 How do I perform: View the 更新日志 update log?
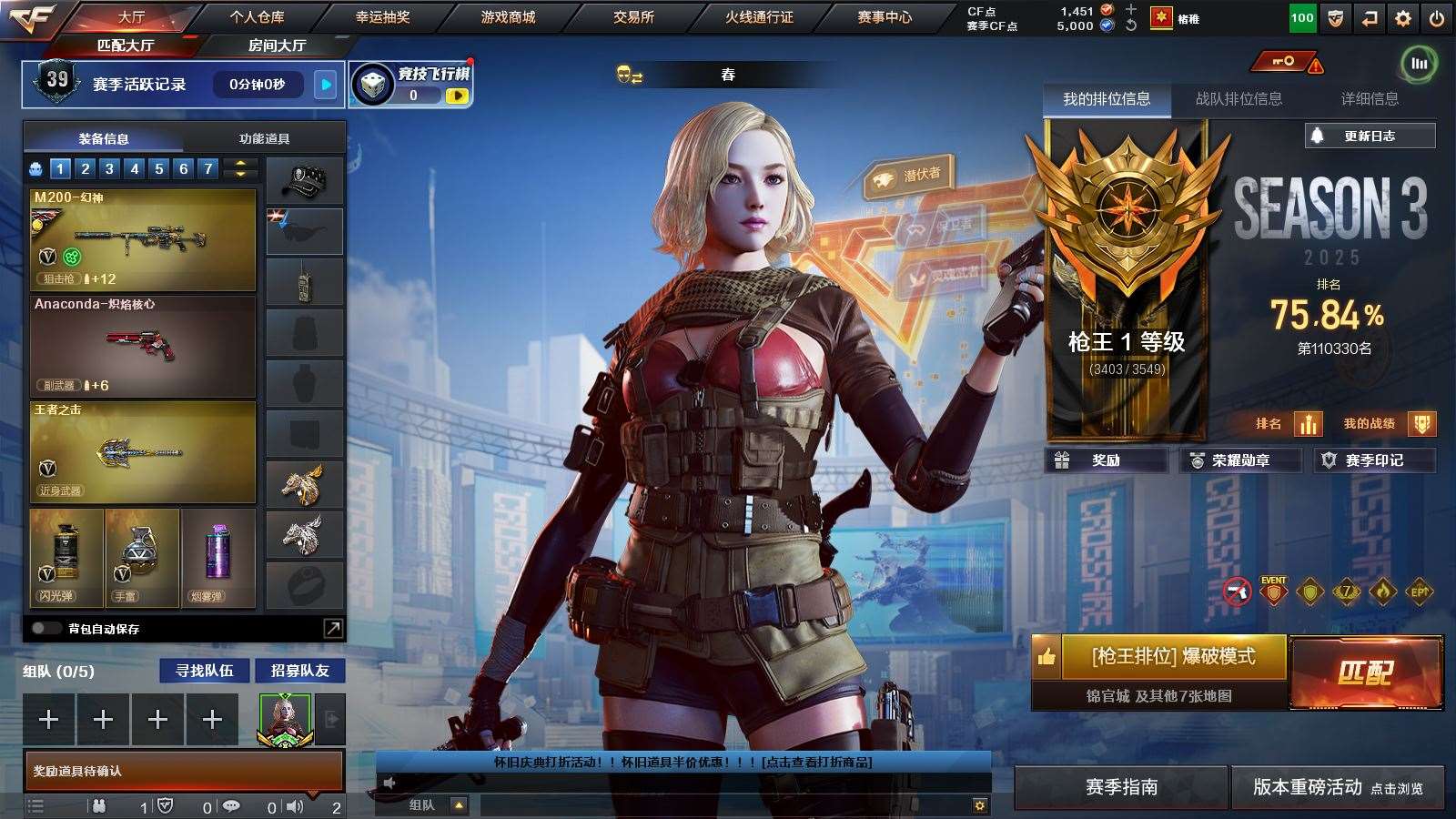(x=1370, y=136)
